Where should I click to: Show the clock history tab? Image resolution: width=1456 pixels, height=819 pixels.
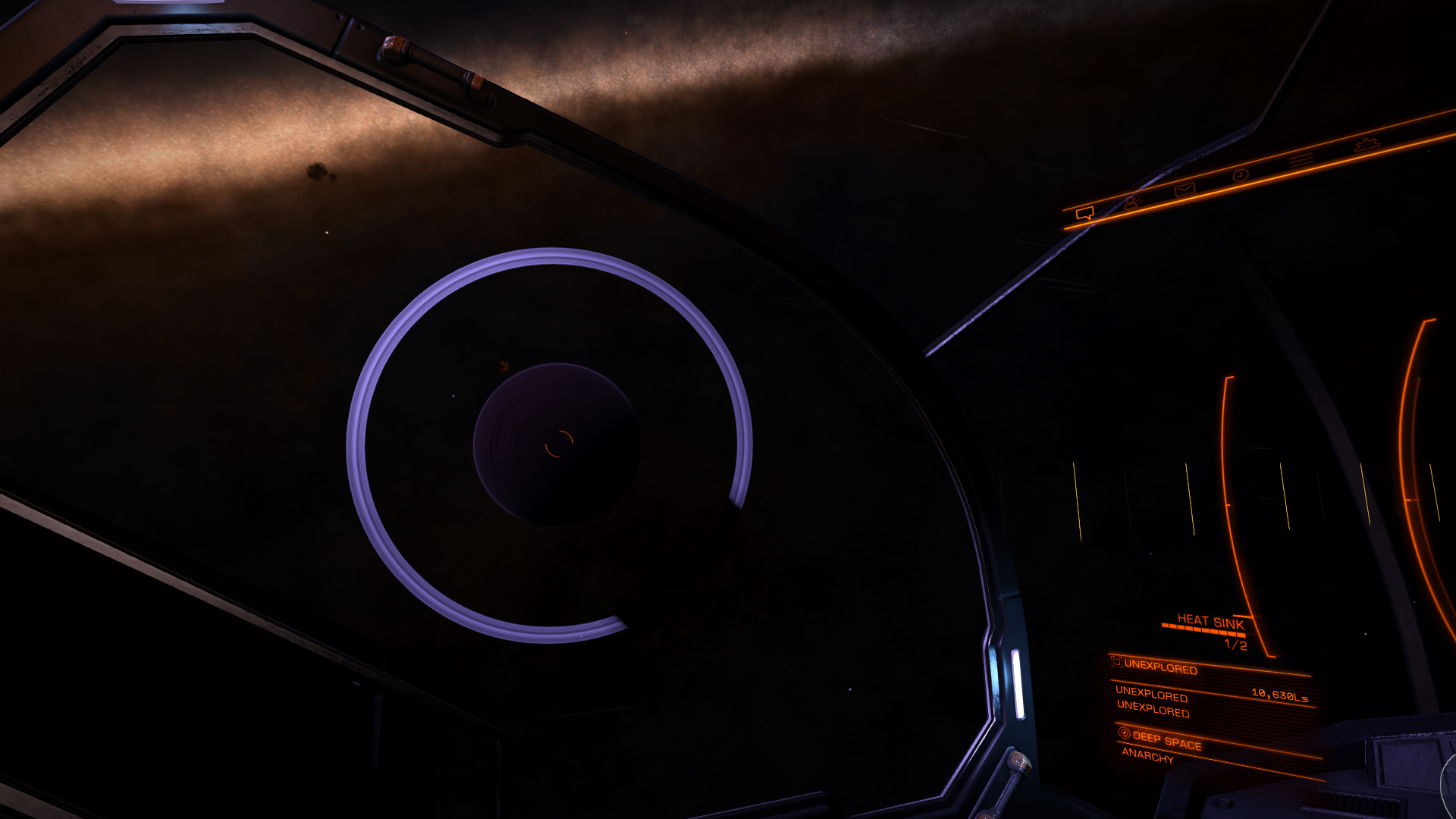1240,175
